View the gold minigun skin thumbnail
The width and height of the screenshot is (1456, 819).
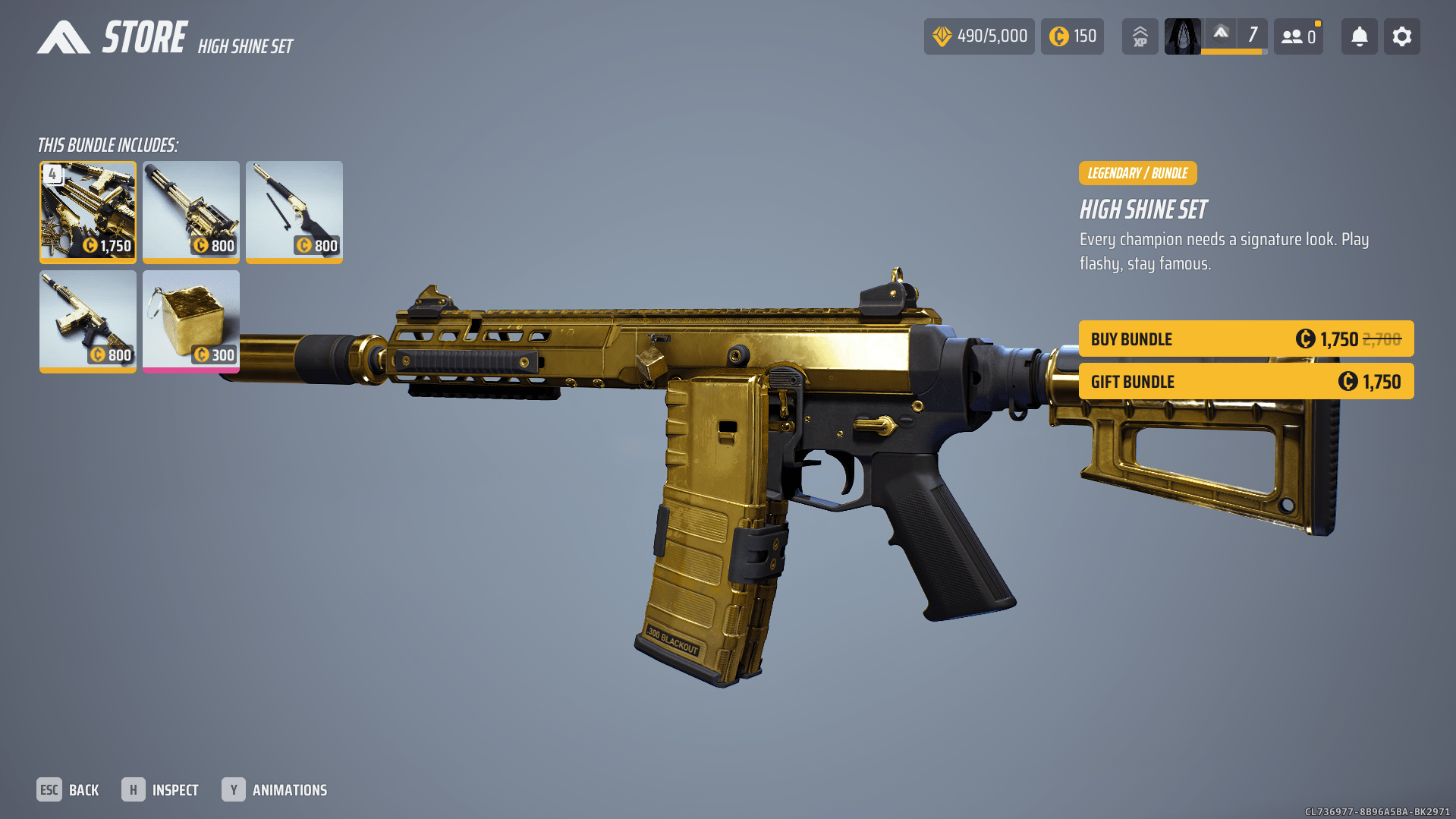(x=191, y=212)
